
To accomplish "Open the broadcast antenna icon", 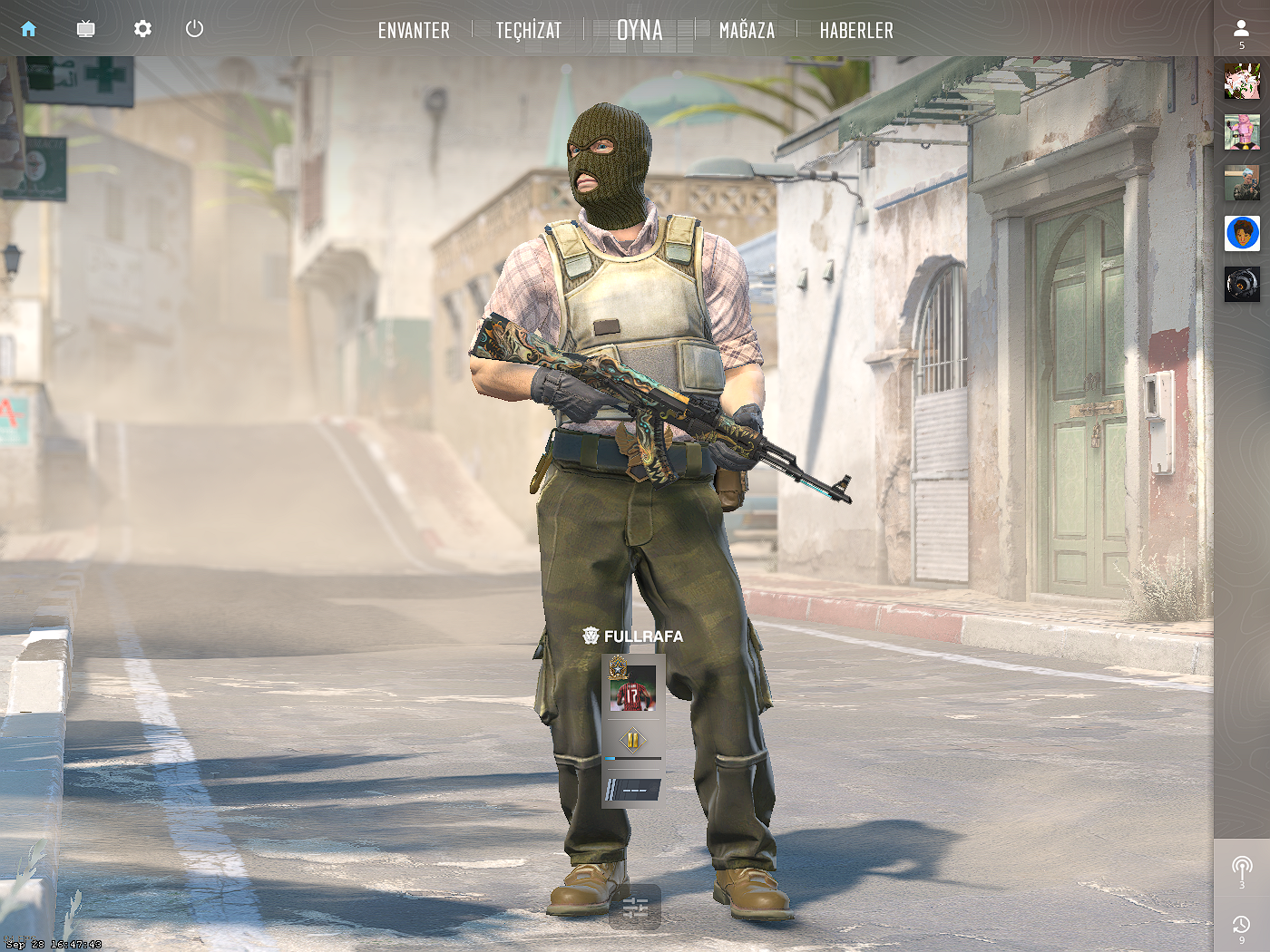I will coord(1242,869).
